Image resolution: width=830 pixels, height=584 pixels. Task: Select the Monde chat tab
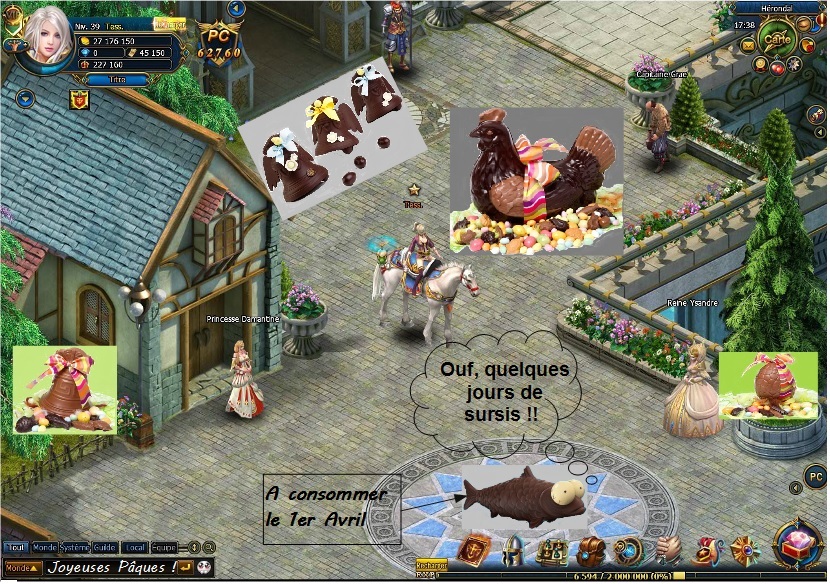[x=44, y=547]
